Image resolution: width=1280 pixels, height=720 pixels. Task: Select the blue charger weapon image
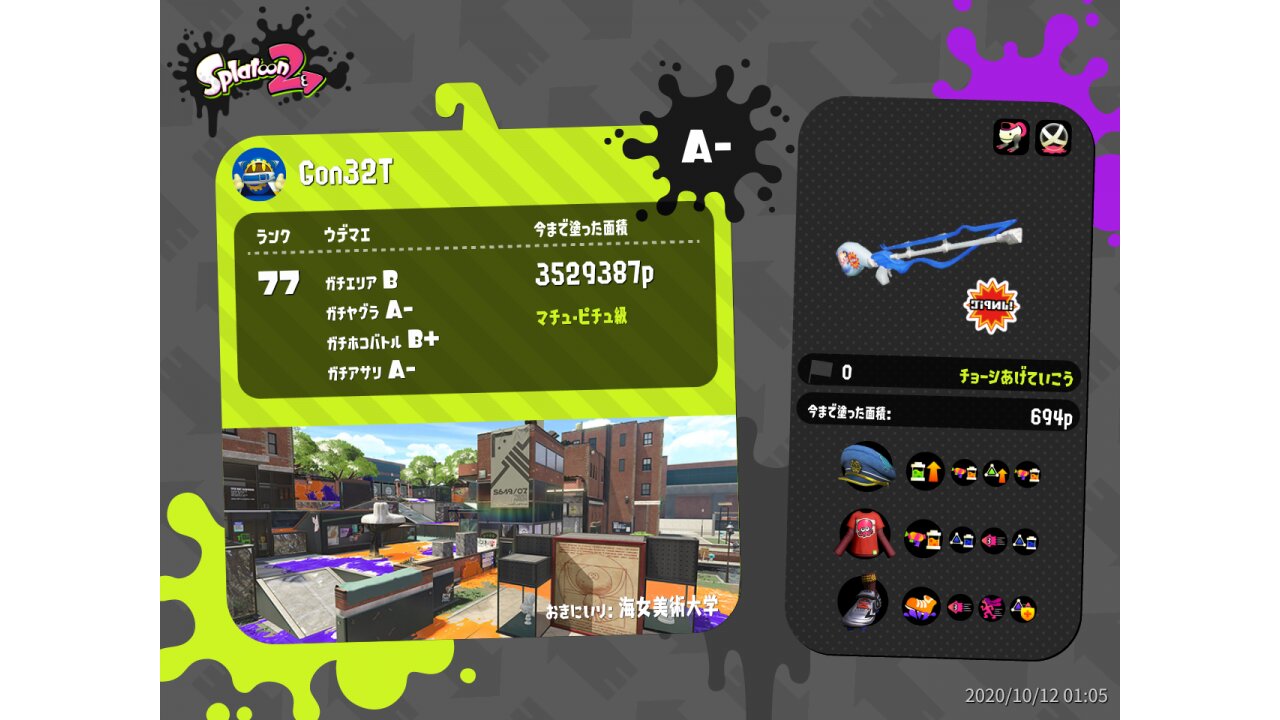(930, 250)
